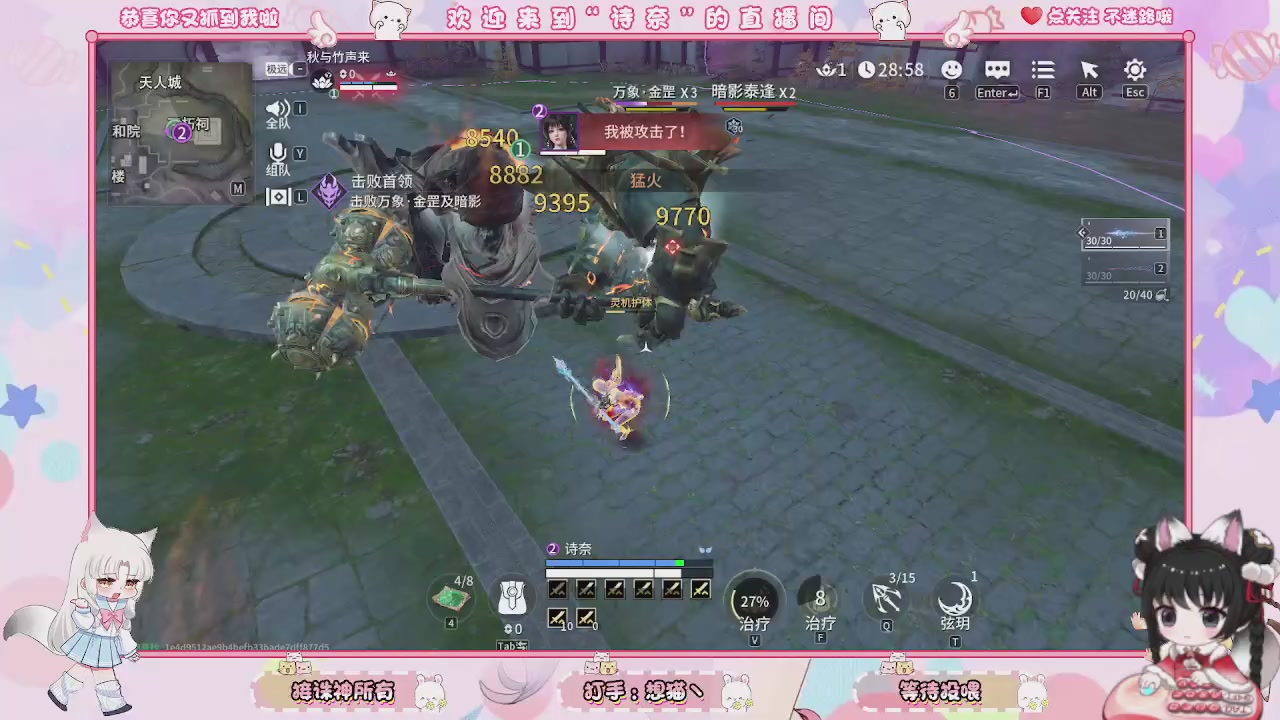Activate the 治疗 healing skill showing 27%
The width and height of the screenshot is (1280, 720).
pyautogui.click(x=754, y=601)
